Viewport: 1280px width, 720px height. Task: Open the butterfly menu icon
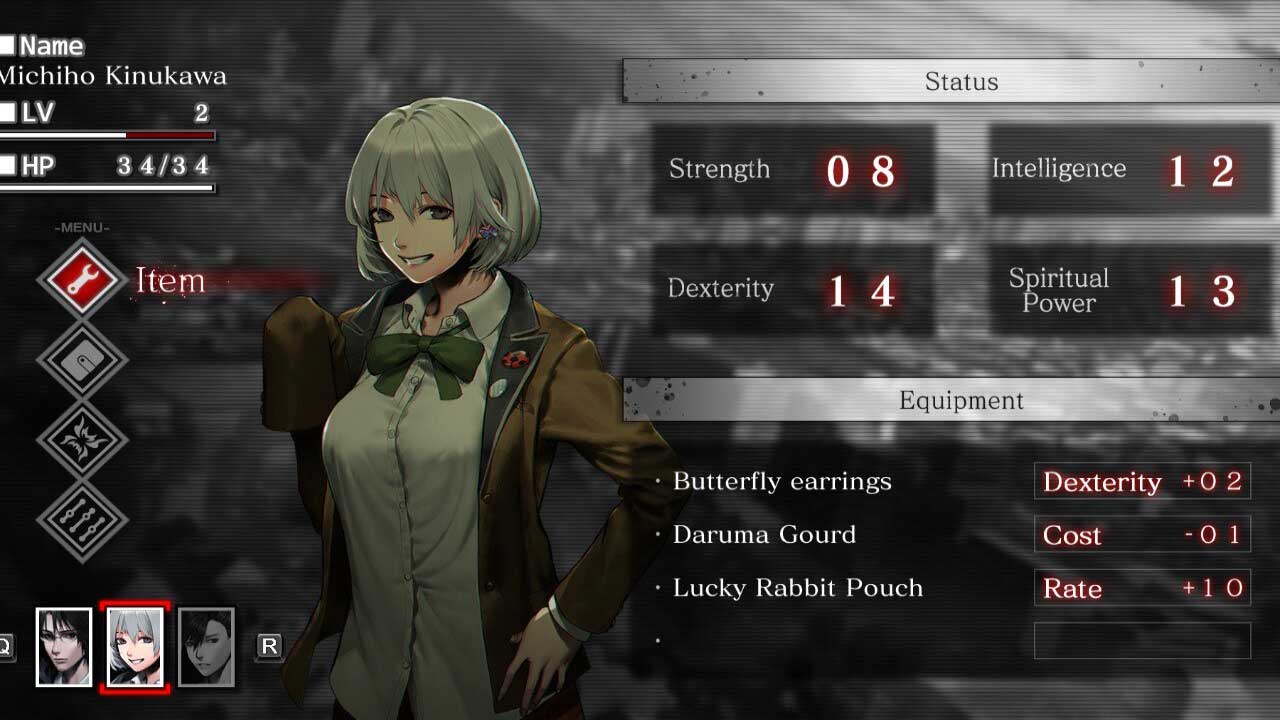[83, 440]
